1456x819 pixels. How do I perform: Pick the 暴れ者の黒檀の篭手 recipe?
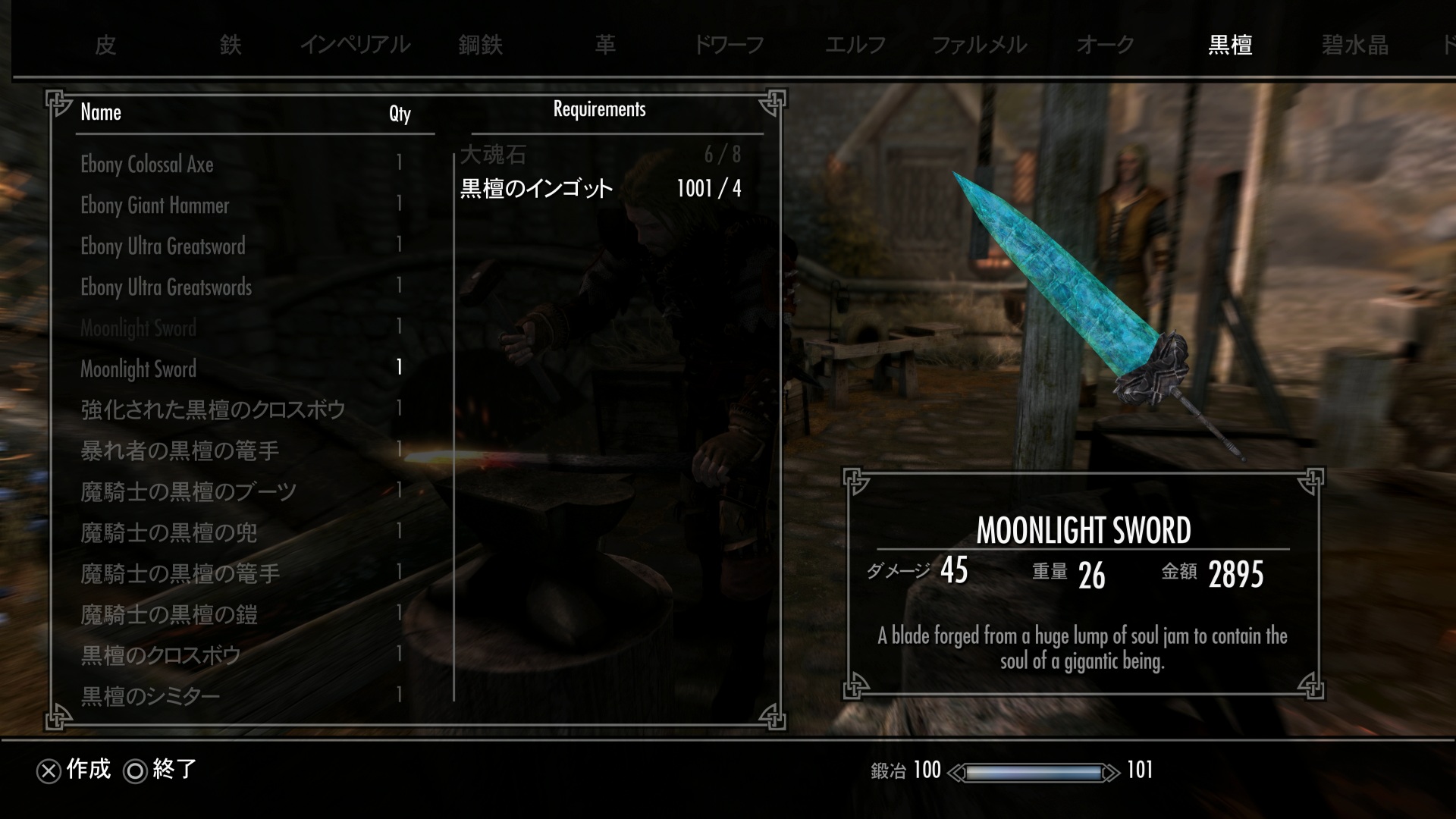coord(180,451)
